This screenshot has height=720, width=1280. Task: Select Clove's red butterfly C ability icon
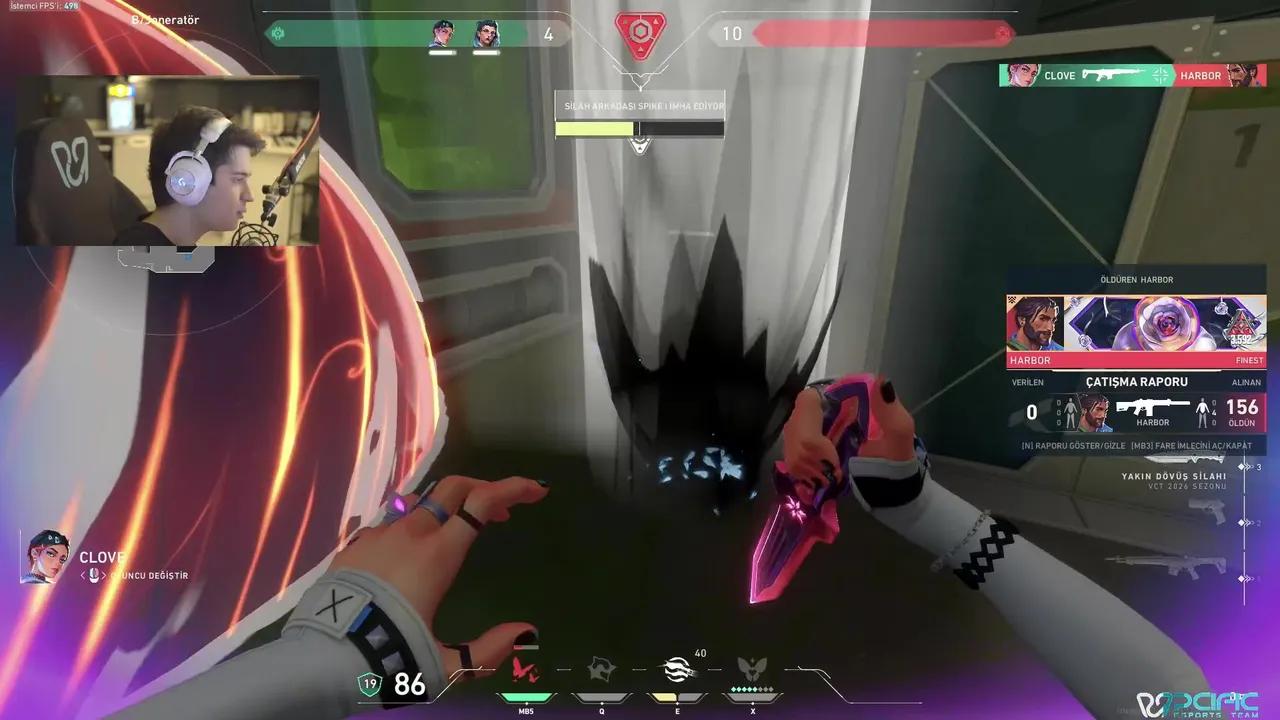point(522,670)
